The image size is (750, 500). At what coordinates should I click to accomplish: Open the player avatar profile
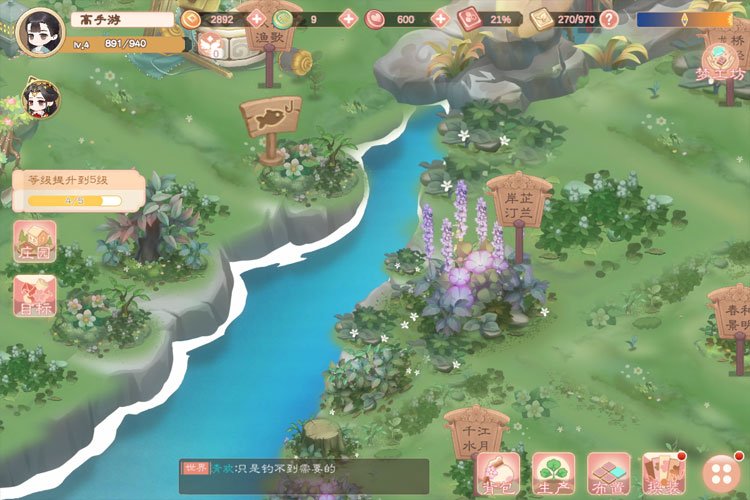[40, 31]
